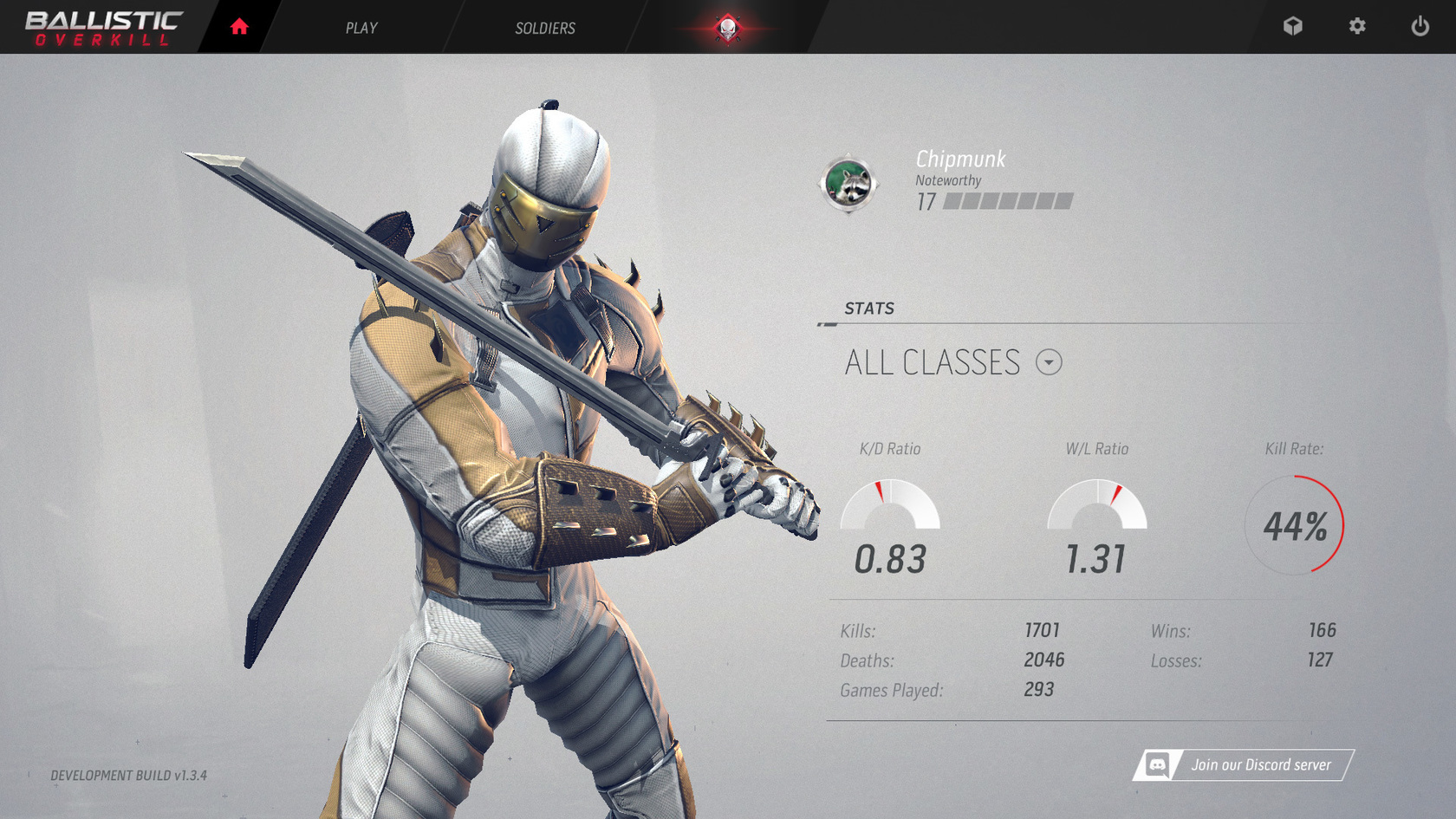Click the Noteworthy rank title

click(946, 180)
